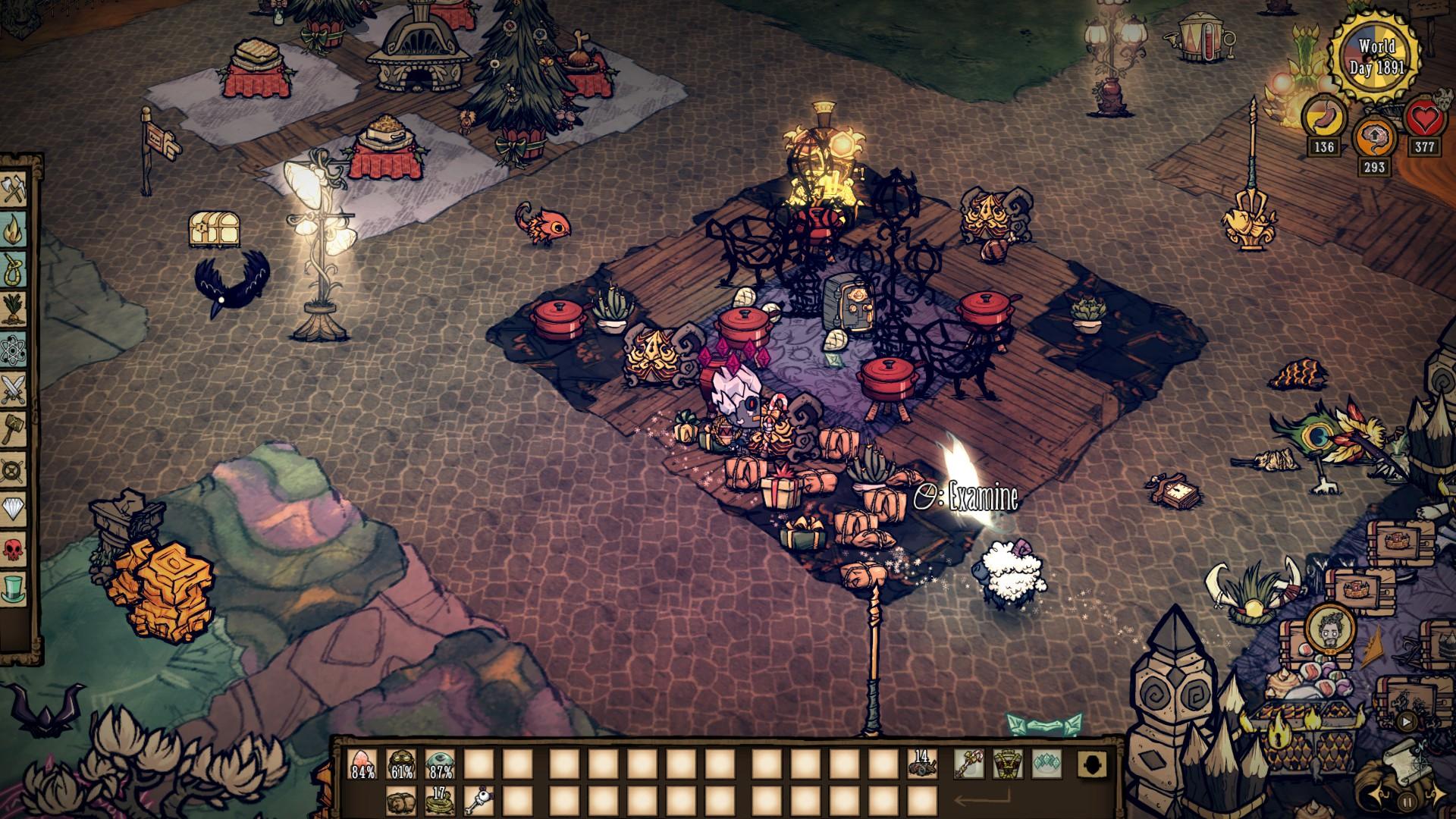Select the stack of 17 rope

pos(440,800)
